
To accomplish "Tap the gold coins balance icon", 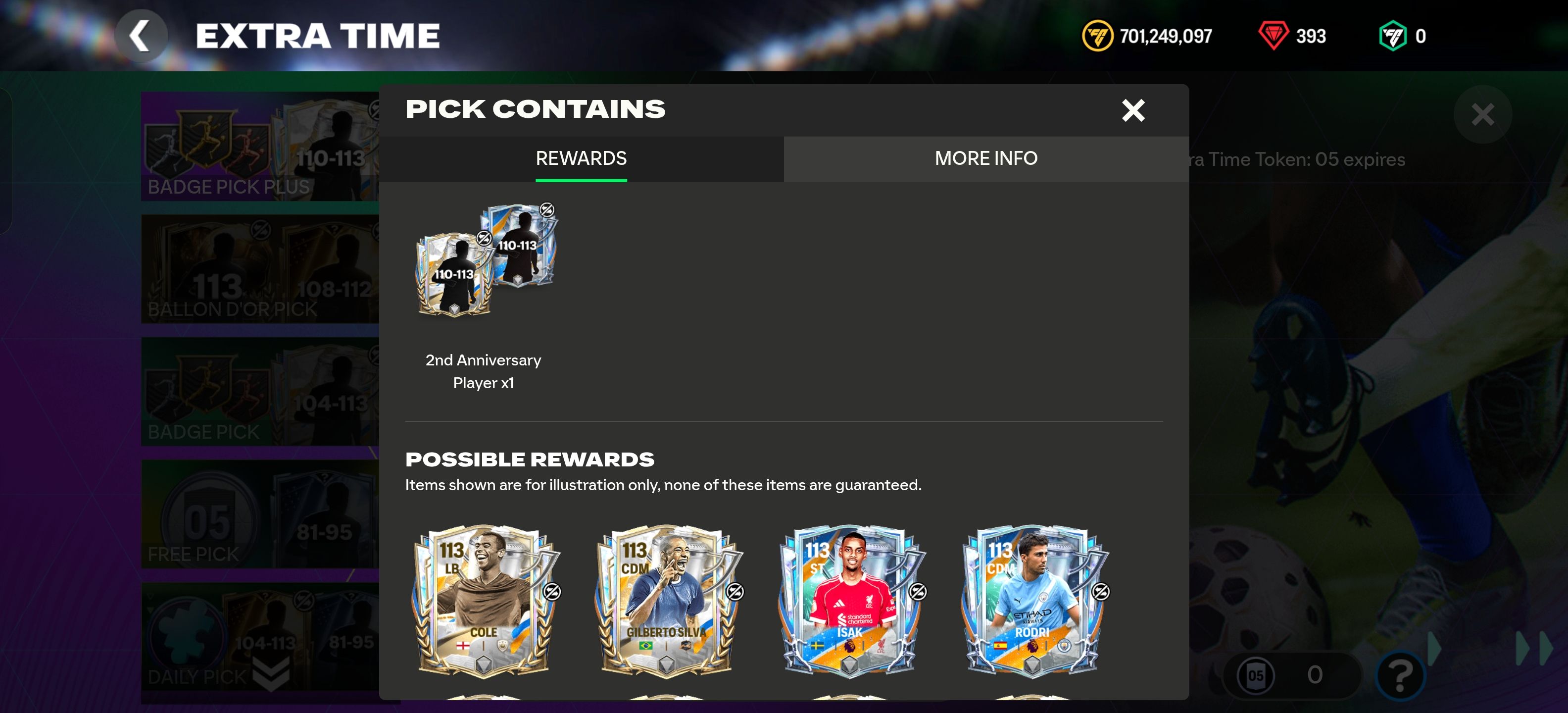I will tap(1097, 36).
